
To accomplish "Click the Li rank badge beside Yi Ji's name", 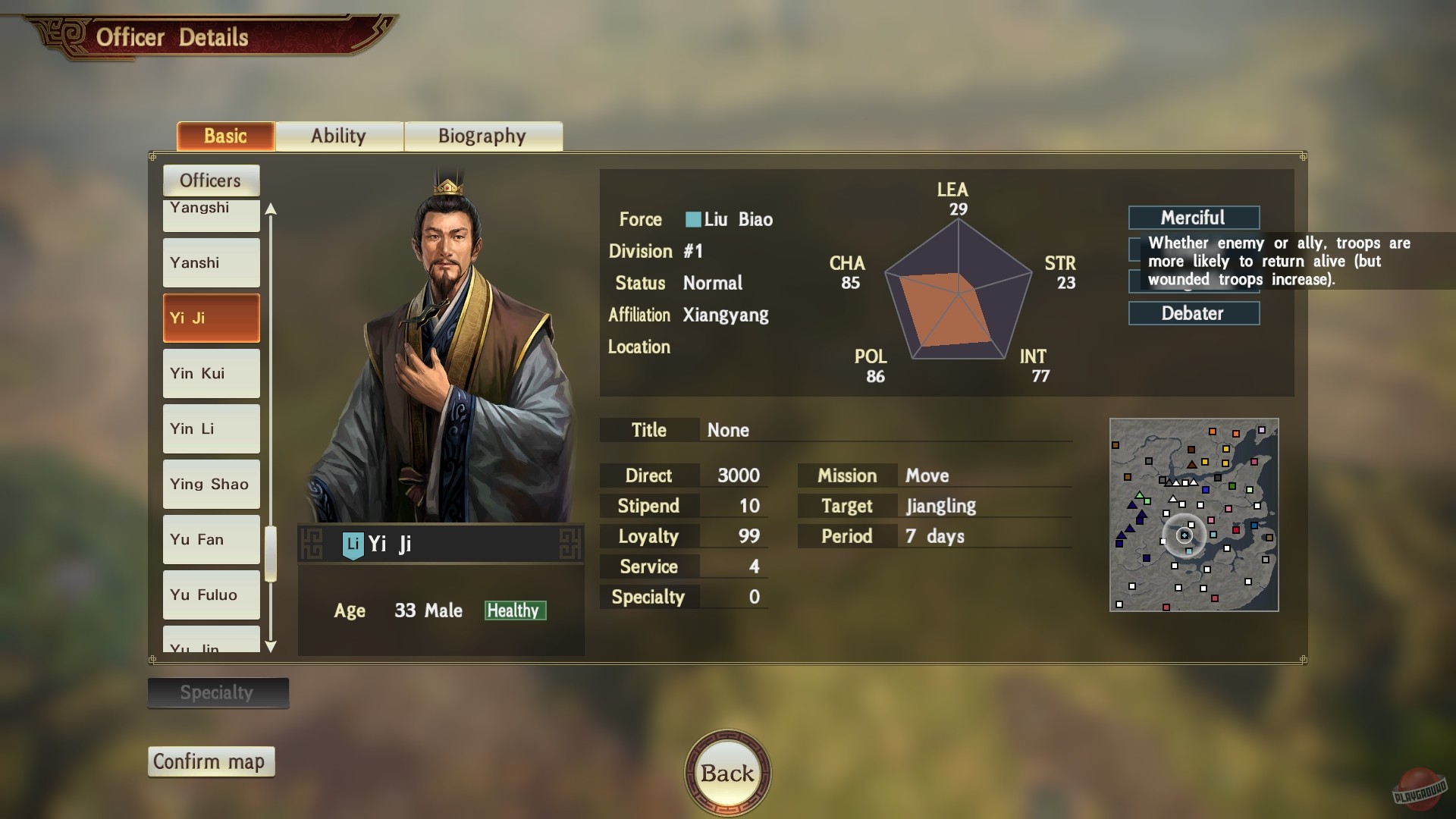I will point(353,543).
